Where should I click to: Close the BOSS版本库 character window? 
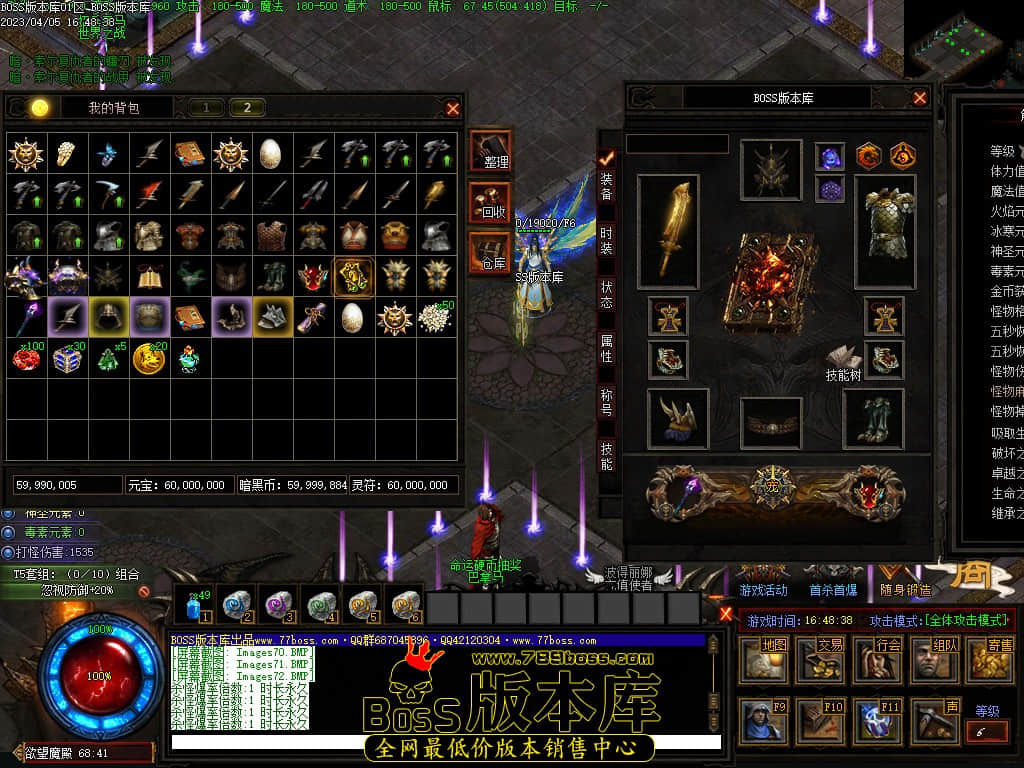[x=920, y=98]
